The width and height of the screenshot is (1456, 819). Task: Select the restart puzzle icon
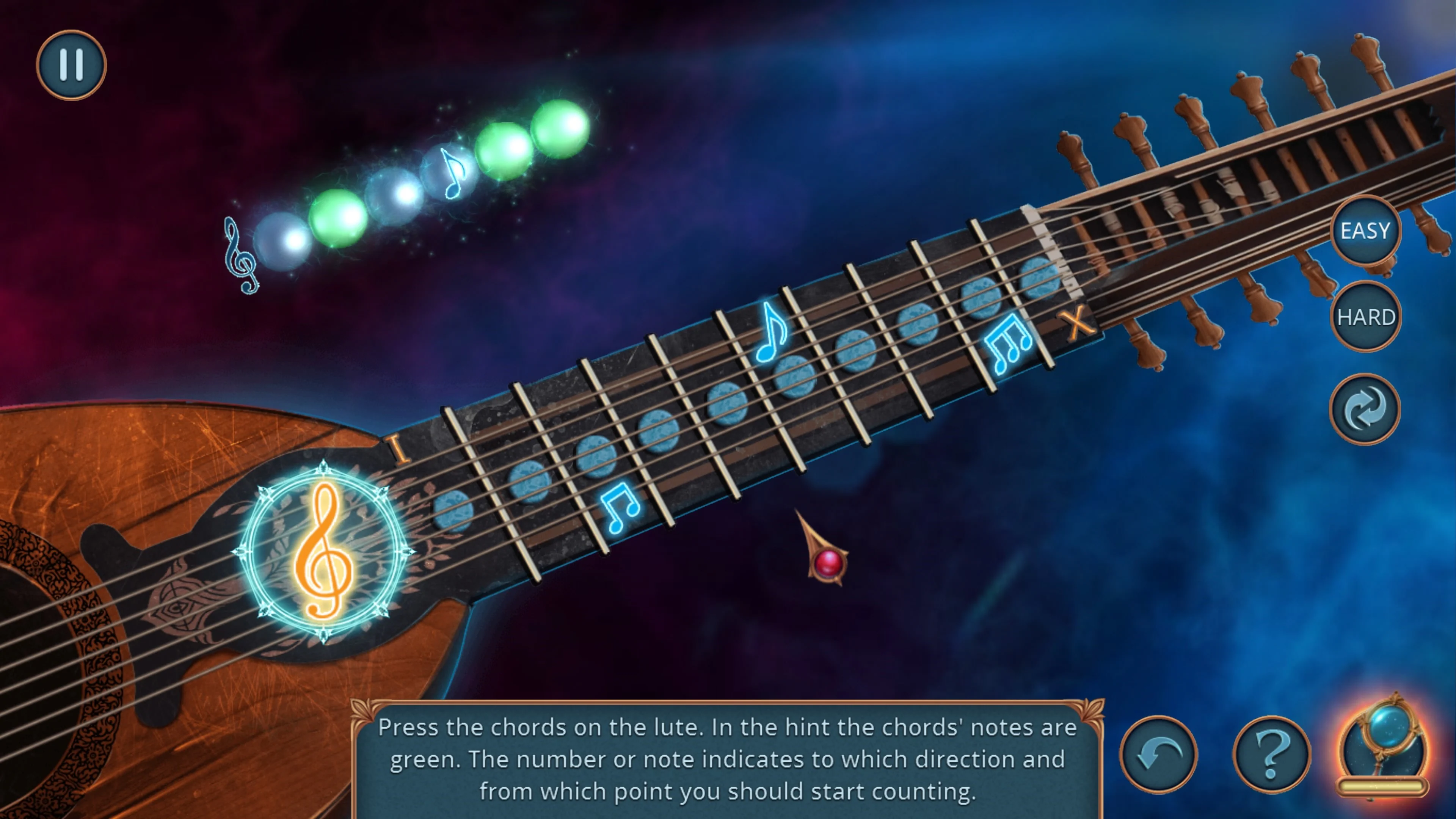pos(1365,408)
